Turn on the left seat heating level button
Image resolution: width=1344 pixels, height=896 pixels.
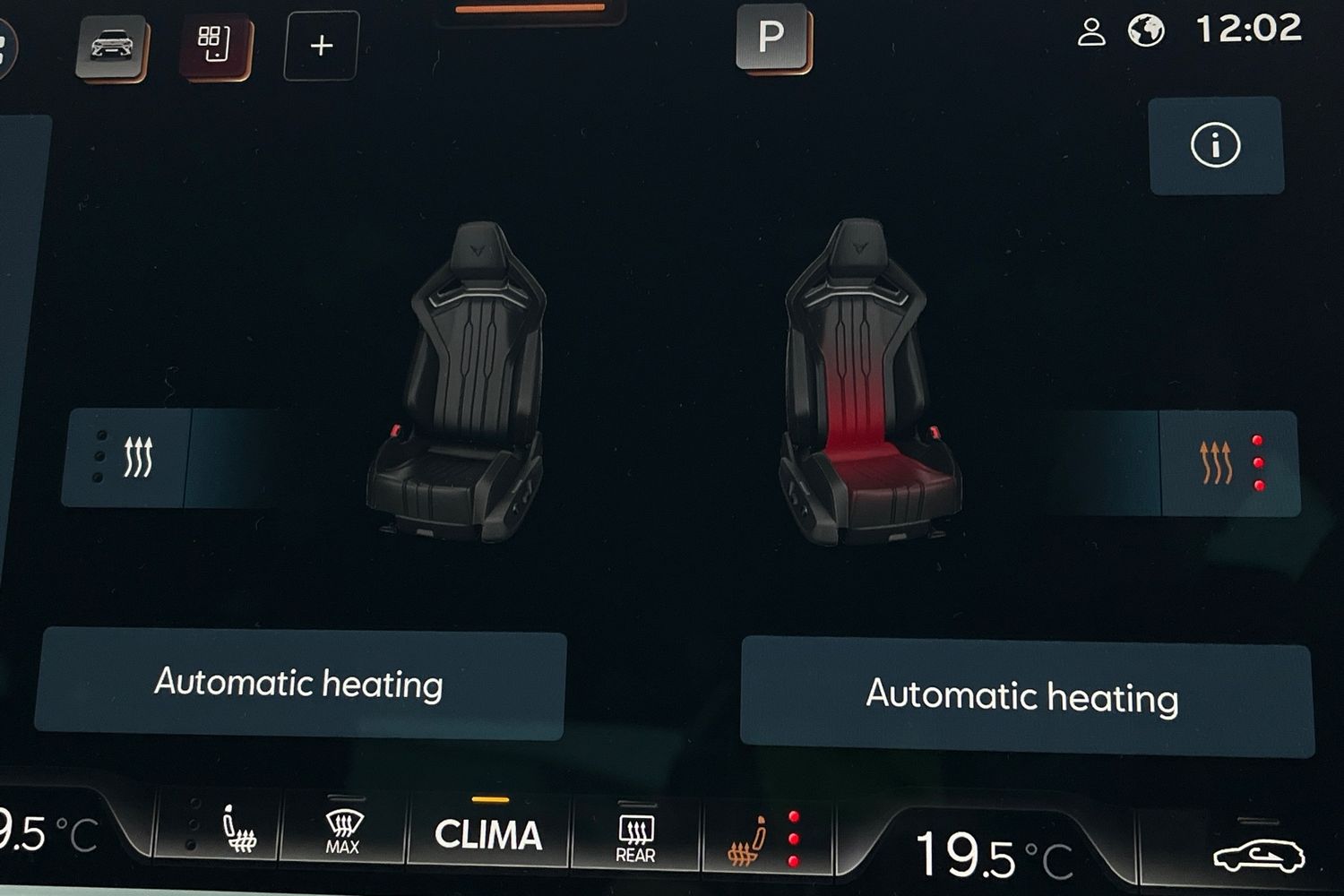click(126, 457)
